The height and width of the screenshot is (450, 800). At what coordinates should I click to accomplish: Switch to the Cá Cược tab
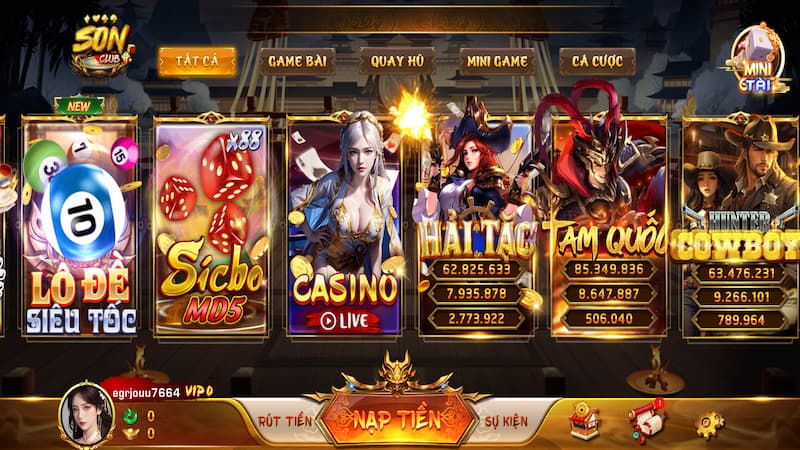click(597, 61)
